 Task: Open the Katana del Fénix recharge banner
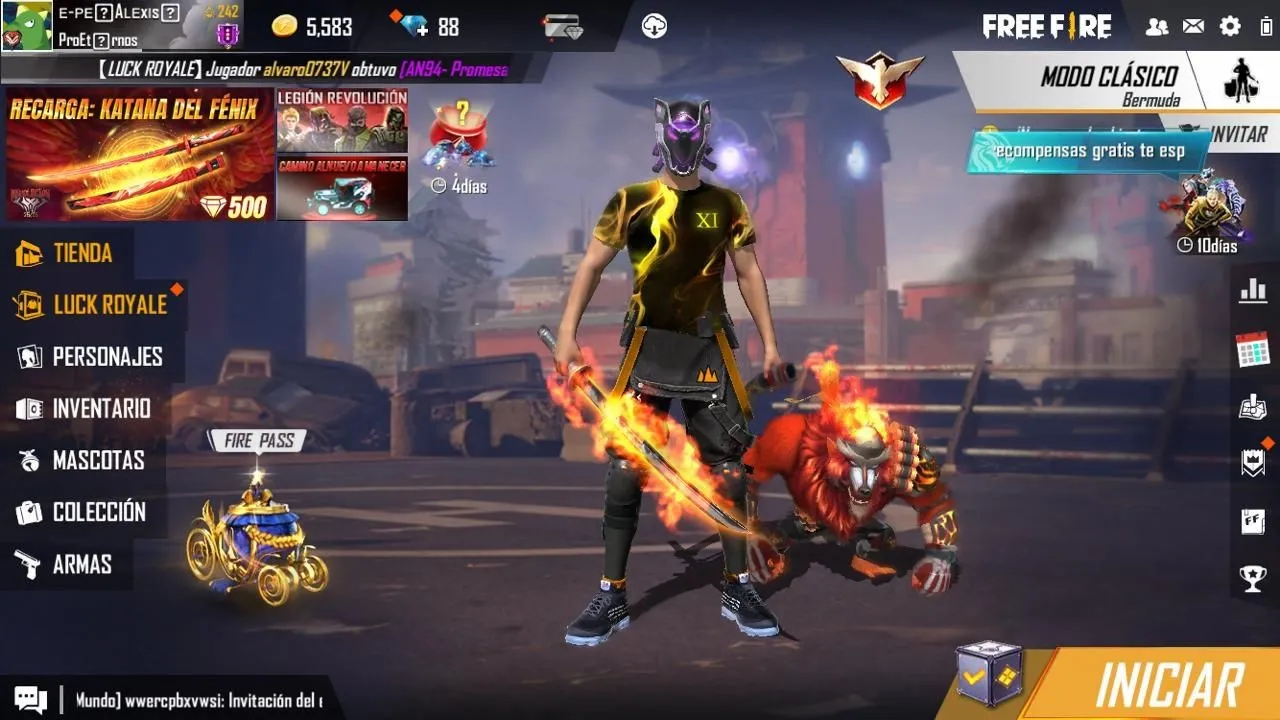pos(139,154)
